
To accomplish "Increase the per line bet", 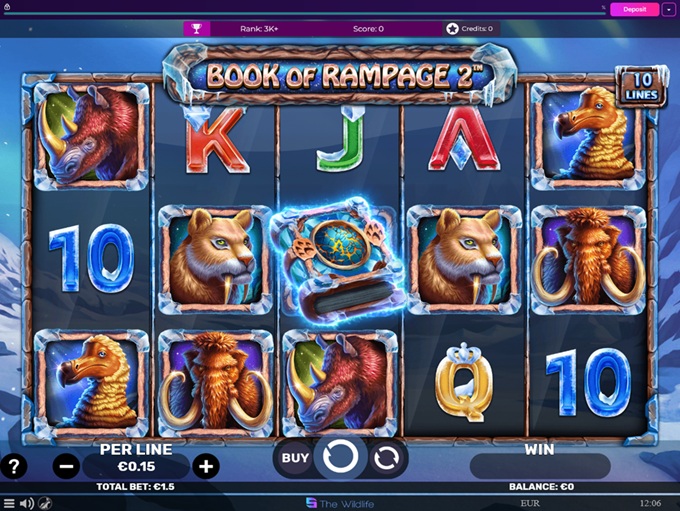I will click(x=205, y=466).
